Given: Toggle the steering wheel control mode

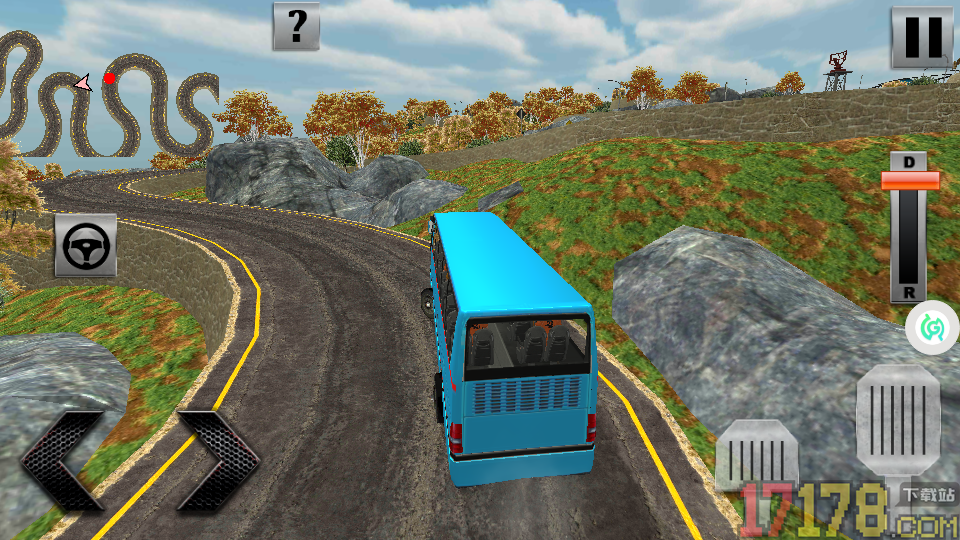Looking at the screenshot, I should [x=85, y=245].
